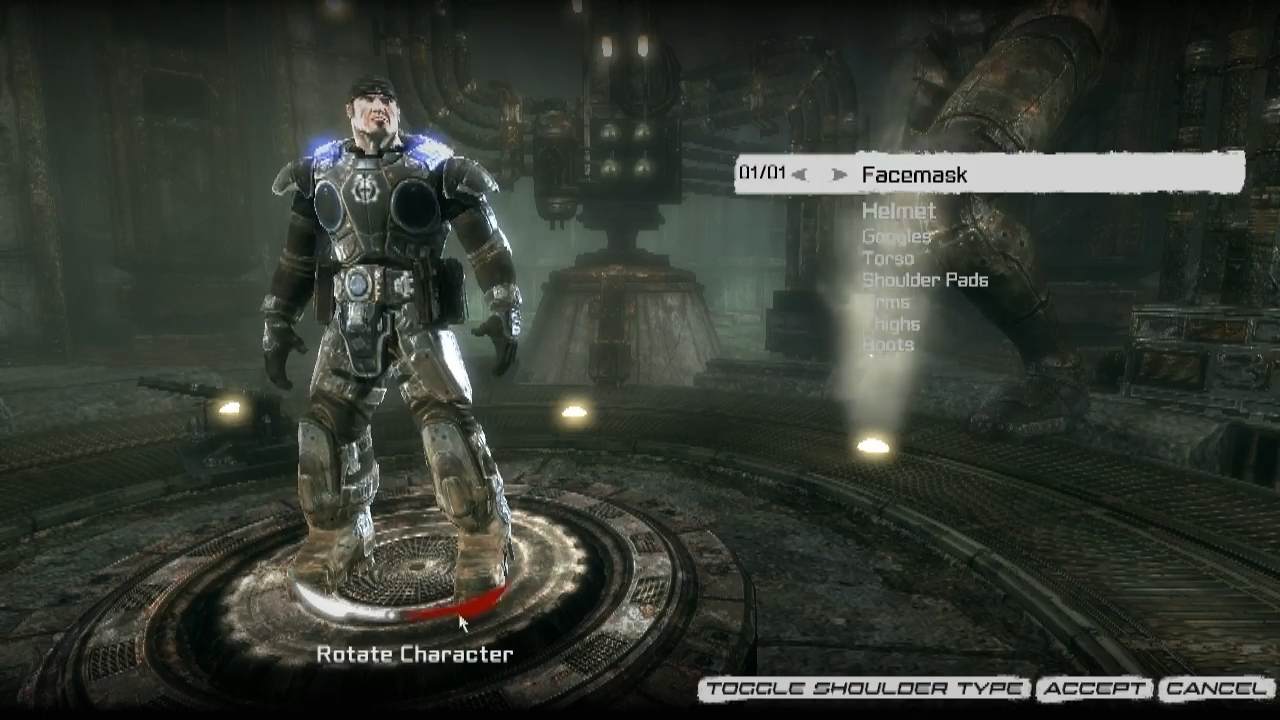Viewport: 1280px width, 720px height.
Task: Choose the Helmet option
Action: pos(898,211)
